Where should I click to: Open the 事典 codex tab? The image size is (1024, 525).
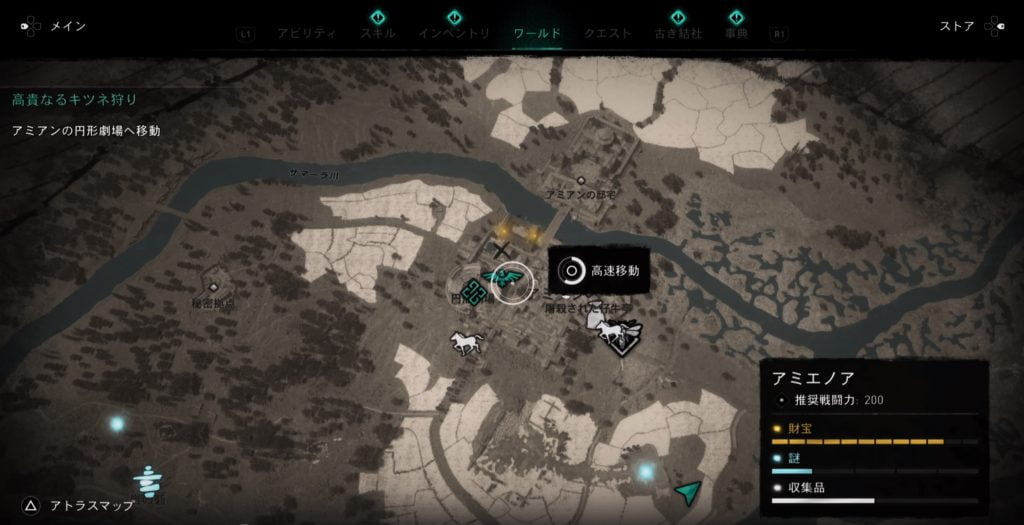click(736, 33)
